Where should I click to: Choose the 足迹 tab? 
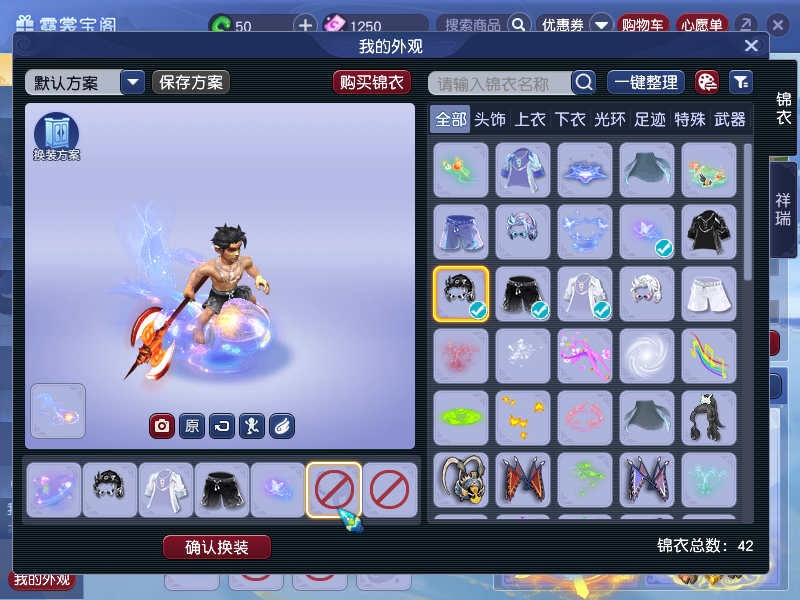coord(650,120)
